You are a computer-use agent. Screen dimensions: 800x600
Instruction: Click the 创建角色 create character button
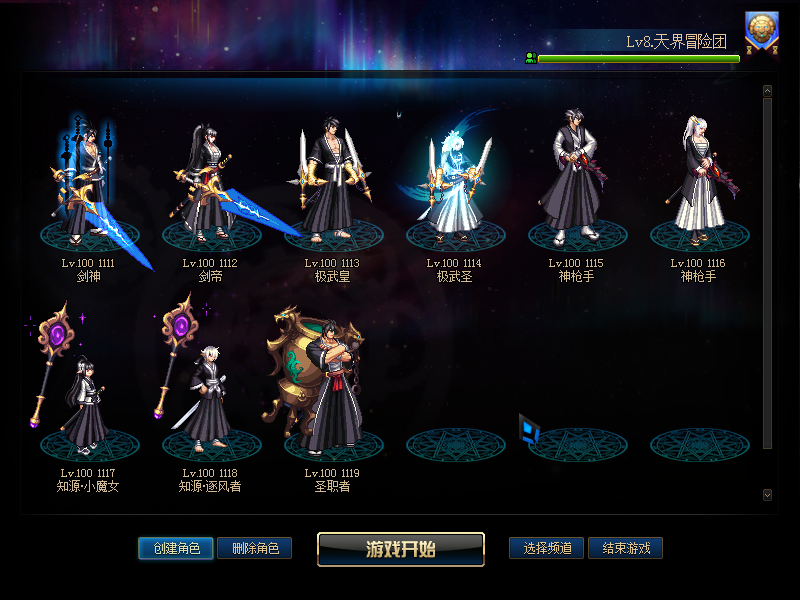click(x=176, y=548)
